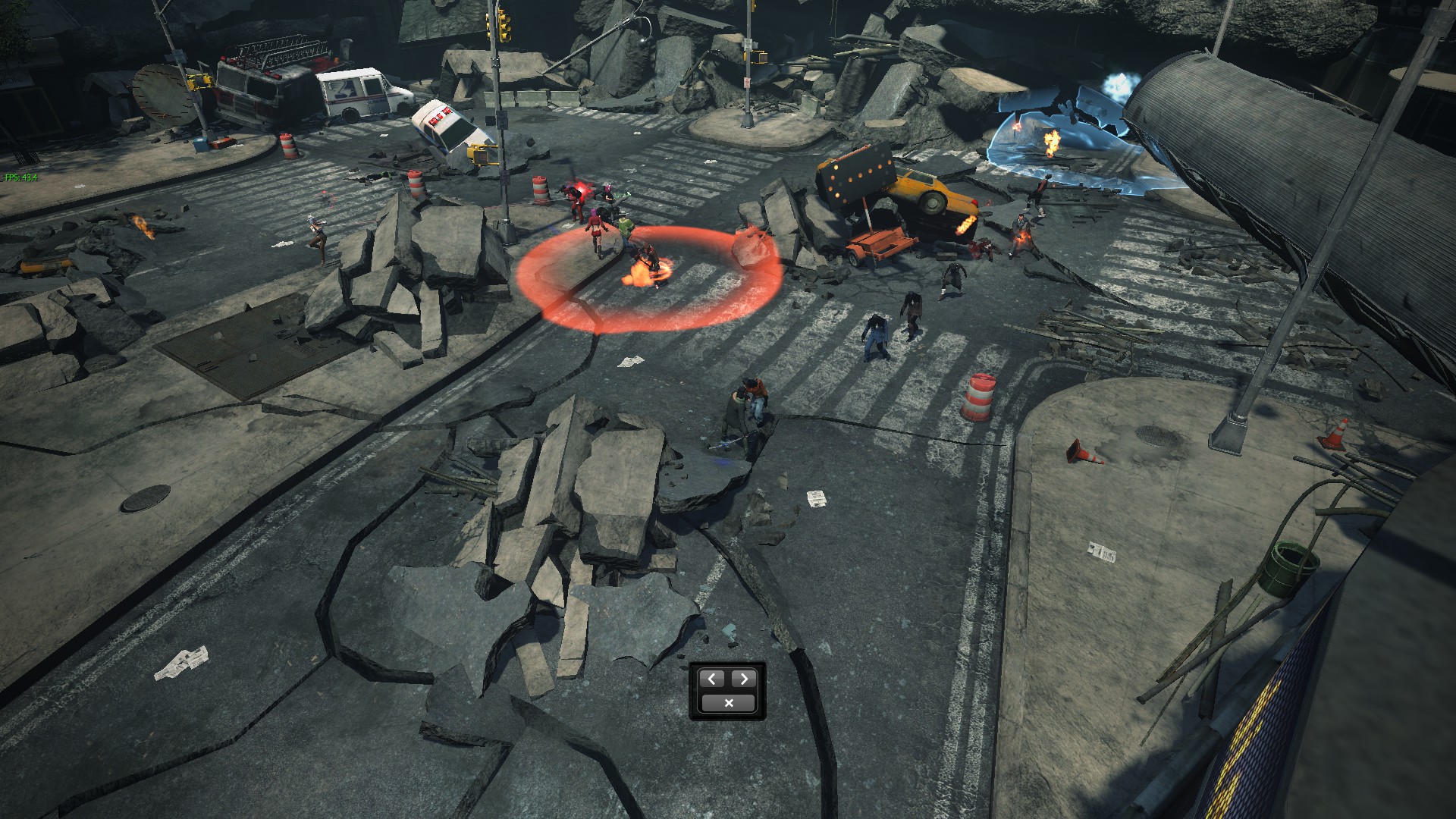Click the left arrow button
Screen dimensions: 1456x819
coord(712,679)
